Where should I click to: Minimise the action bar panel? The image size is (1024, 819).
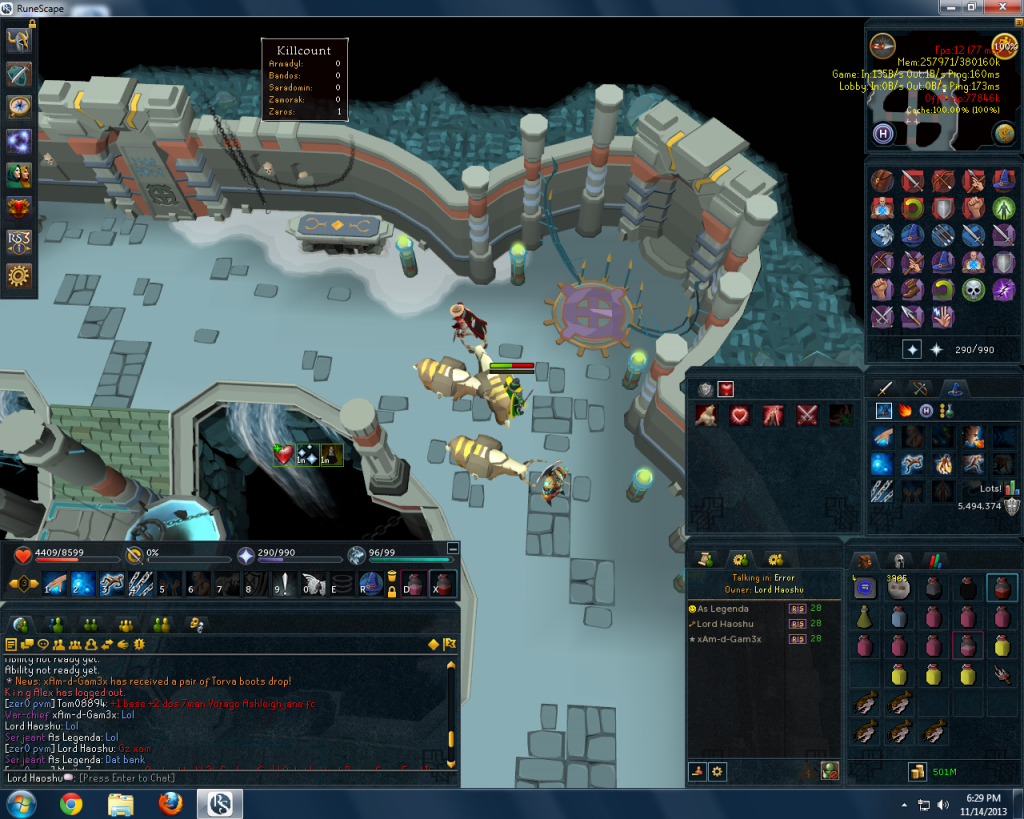point(453,548)
